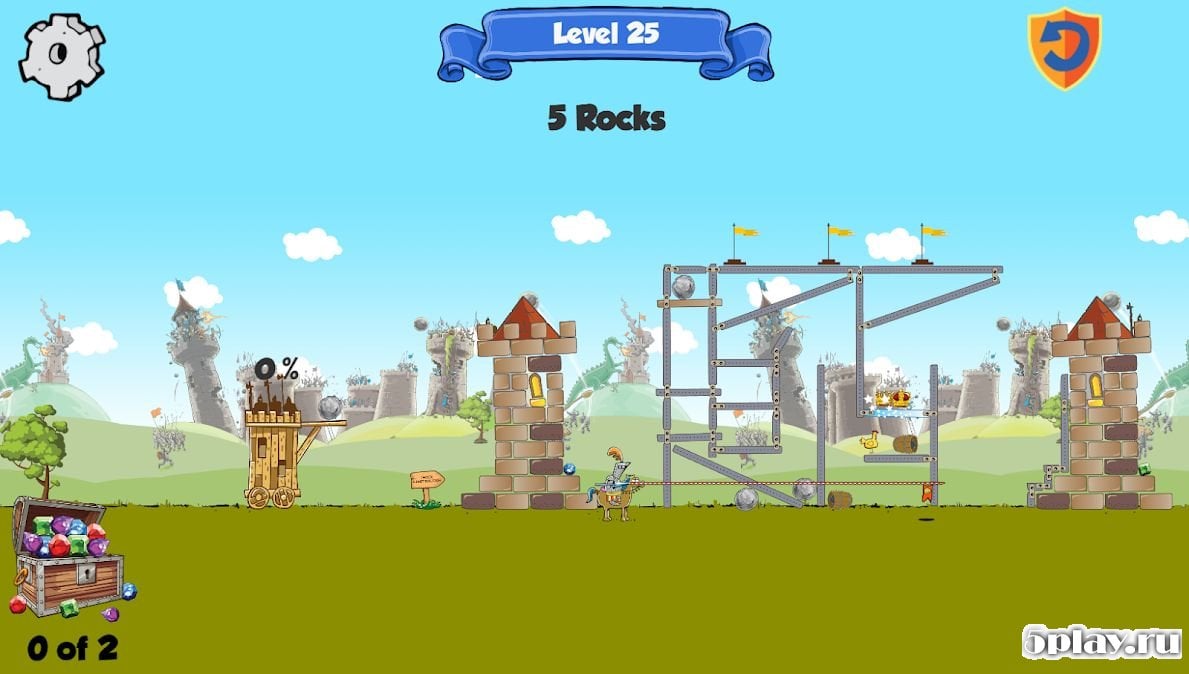Viewport: 1189px width, 674px height.
Task: Open the gear settings menu
Action: [x=62, y=56]
